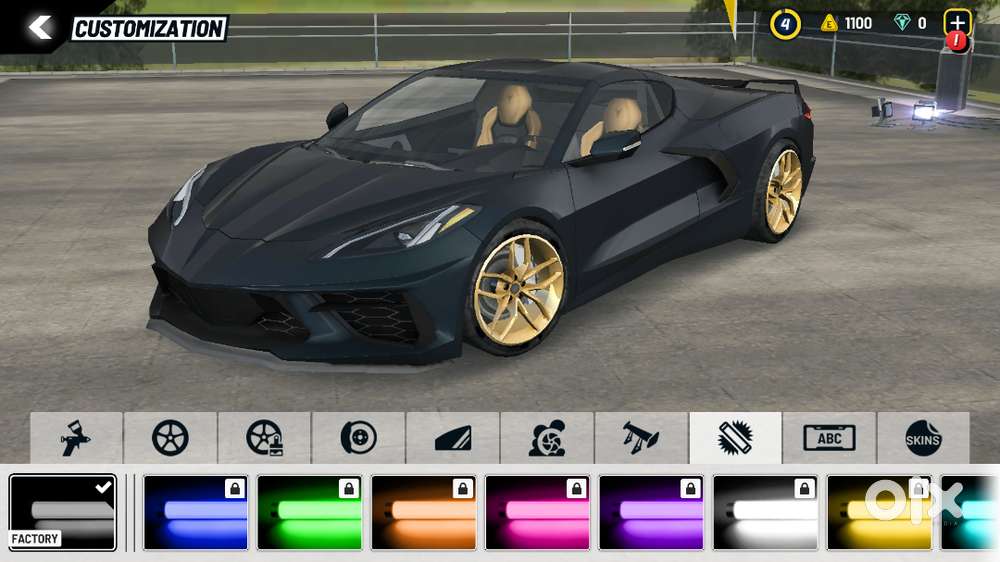This screenshot has height=562, width=1000.
Task: Choose the turbo engine parts tab
Action: pyautogui.click(x=546, y=438)
